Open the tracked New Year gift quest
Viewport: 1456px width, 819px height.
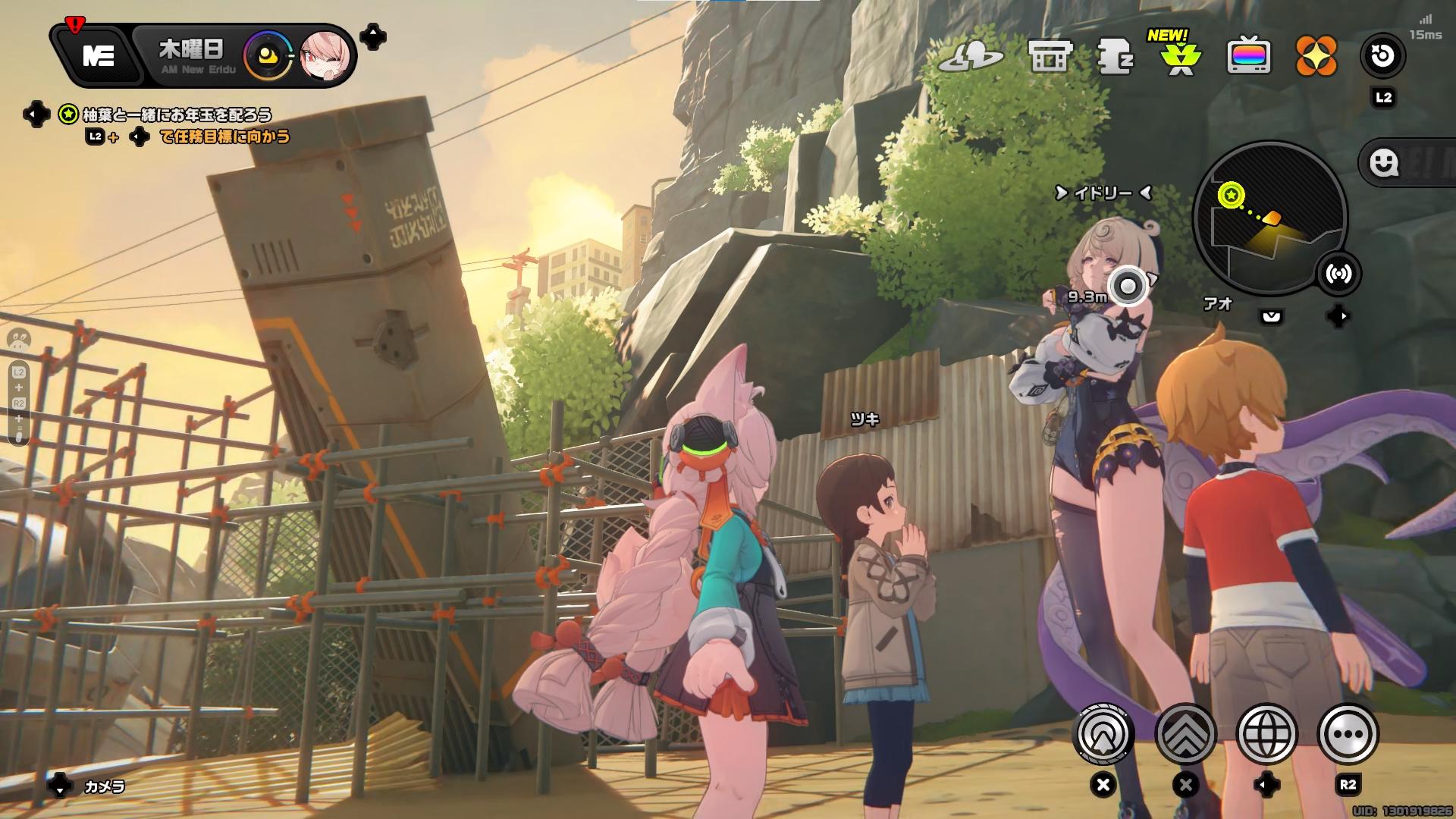click(x=176, y=115)
